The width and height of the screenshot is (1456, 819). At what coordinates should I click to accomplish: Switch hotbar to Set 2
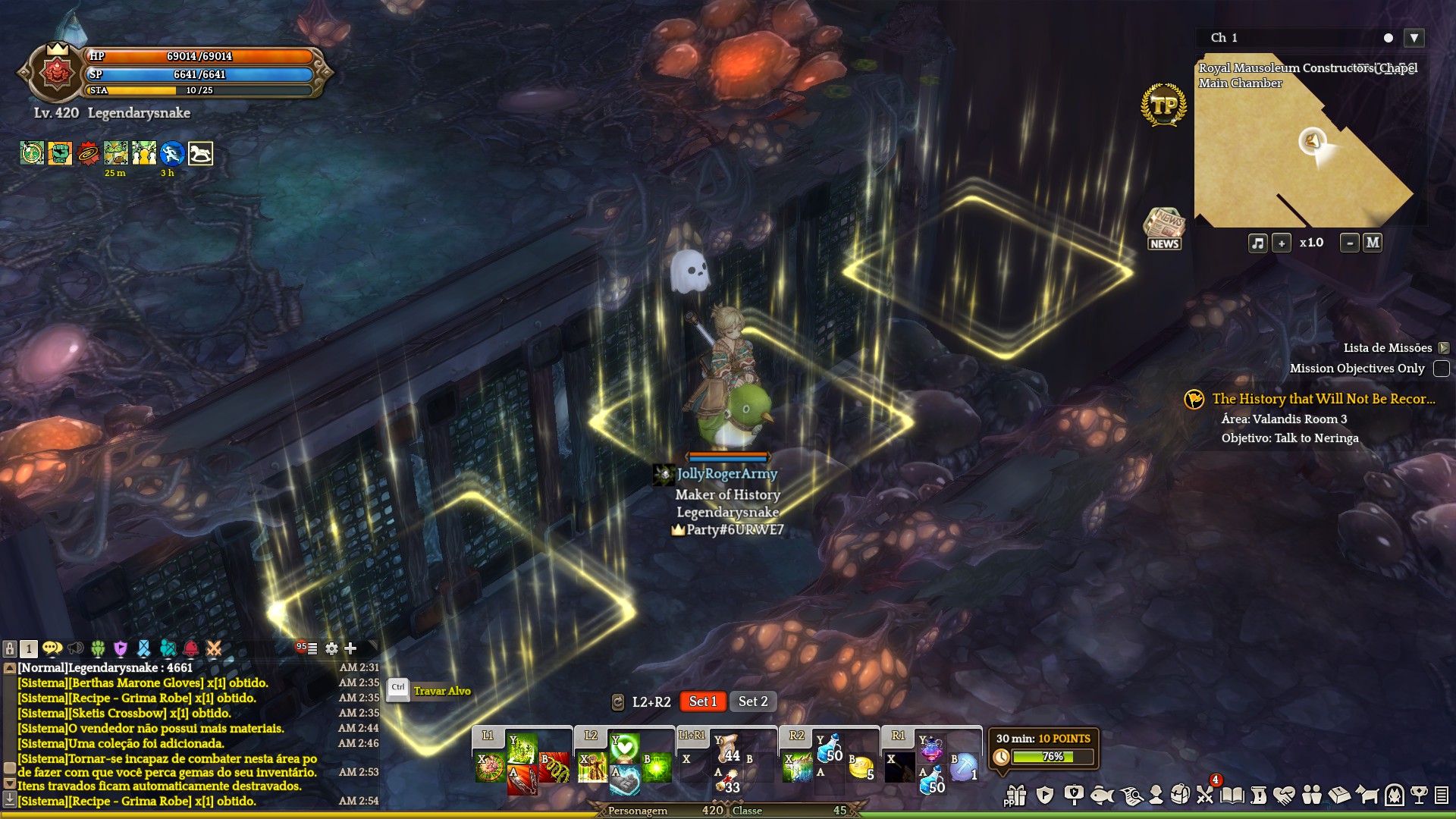[753, 701]
